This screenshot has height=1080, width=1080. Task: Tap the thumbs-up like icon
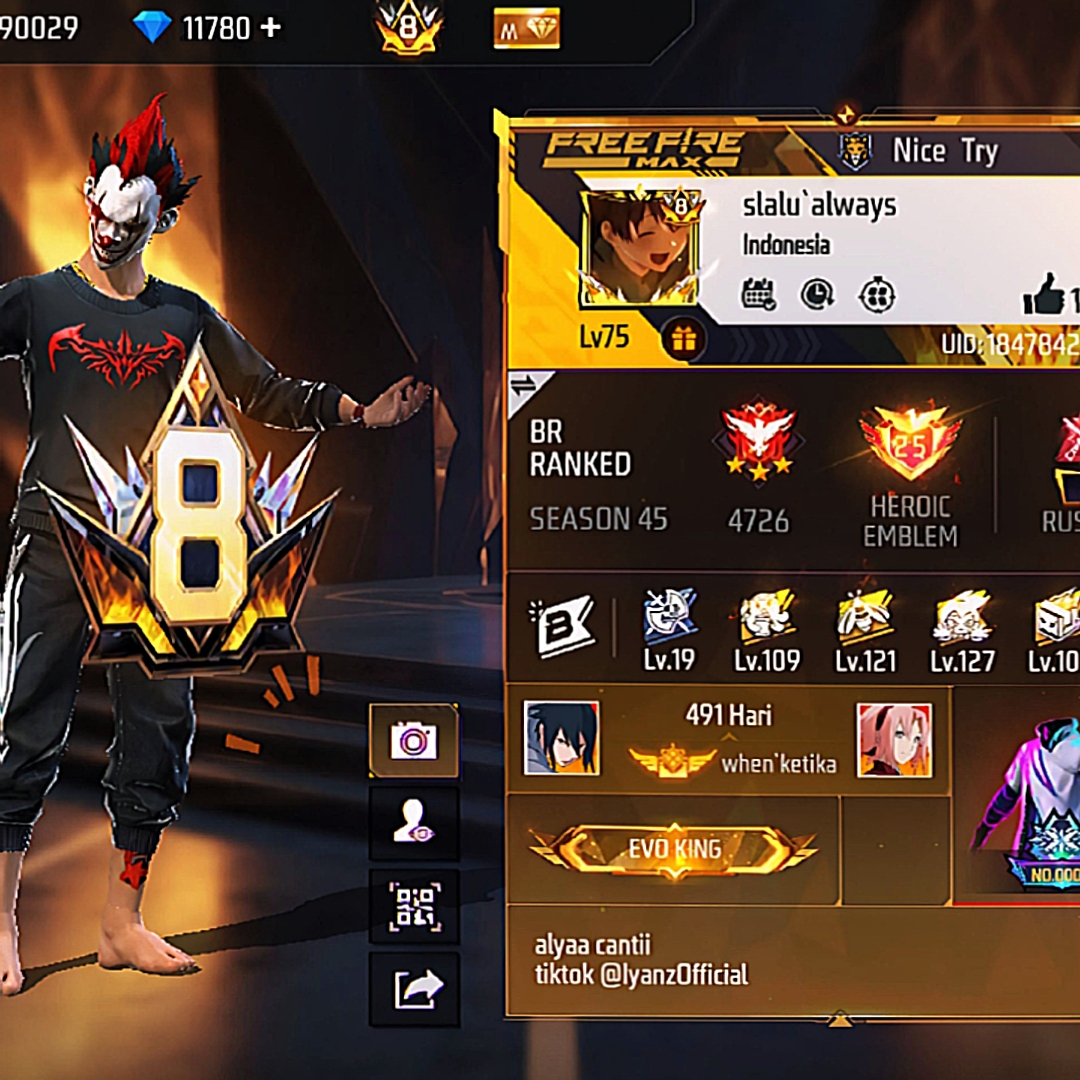point(1043,298)
